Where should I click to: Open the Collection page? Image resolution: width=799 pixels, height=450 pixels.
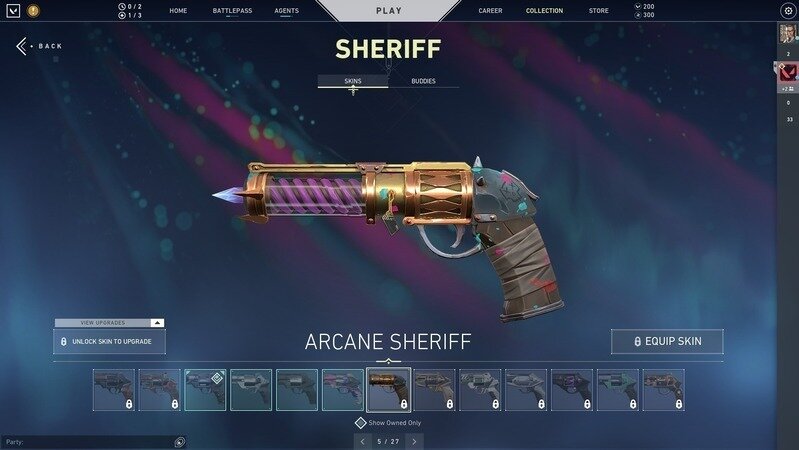(544, 11)
